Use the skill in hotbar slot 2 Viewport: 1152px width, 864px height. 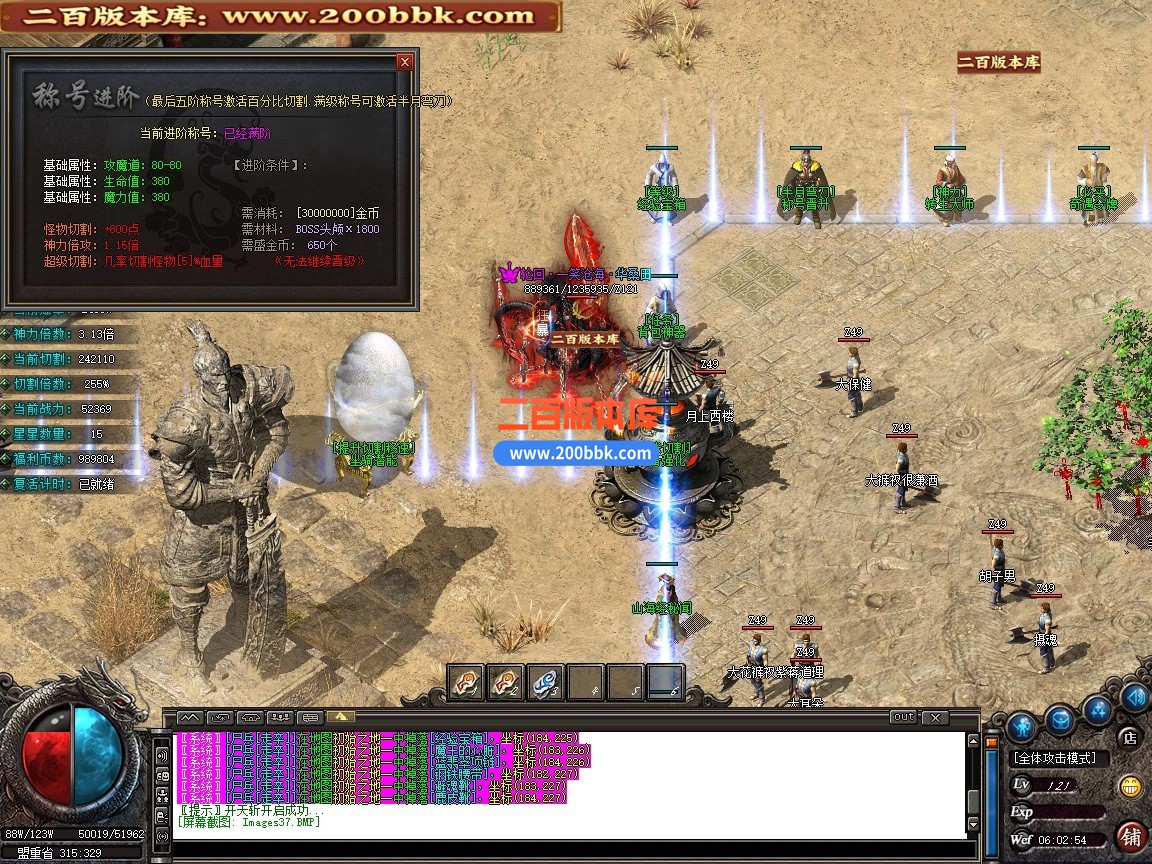506,682
